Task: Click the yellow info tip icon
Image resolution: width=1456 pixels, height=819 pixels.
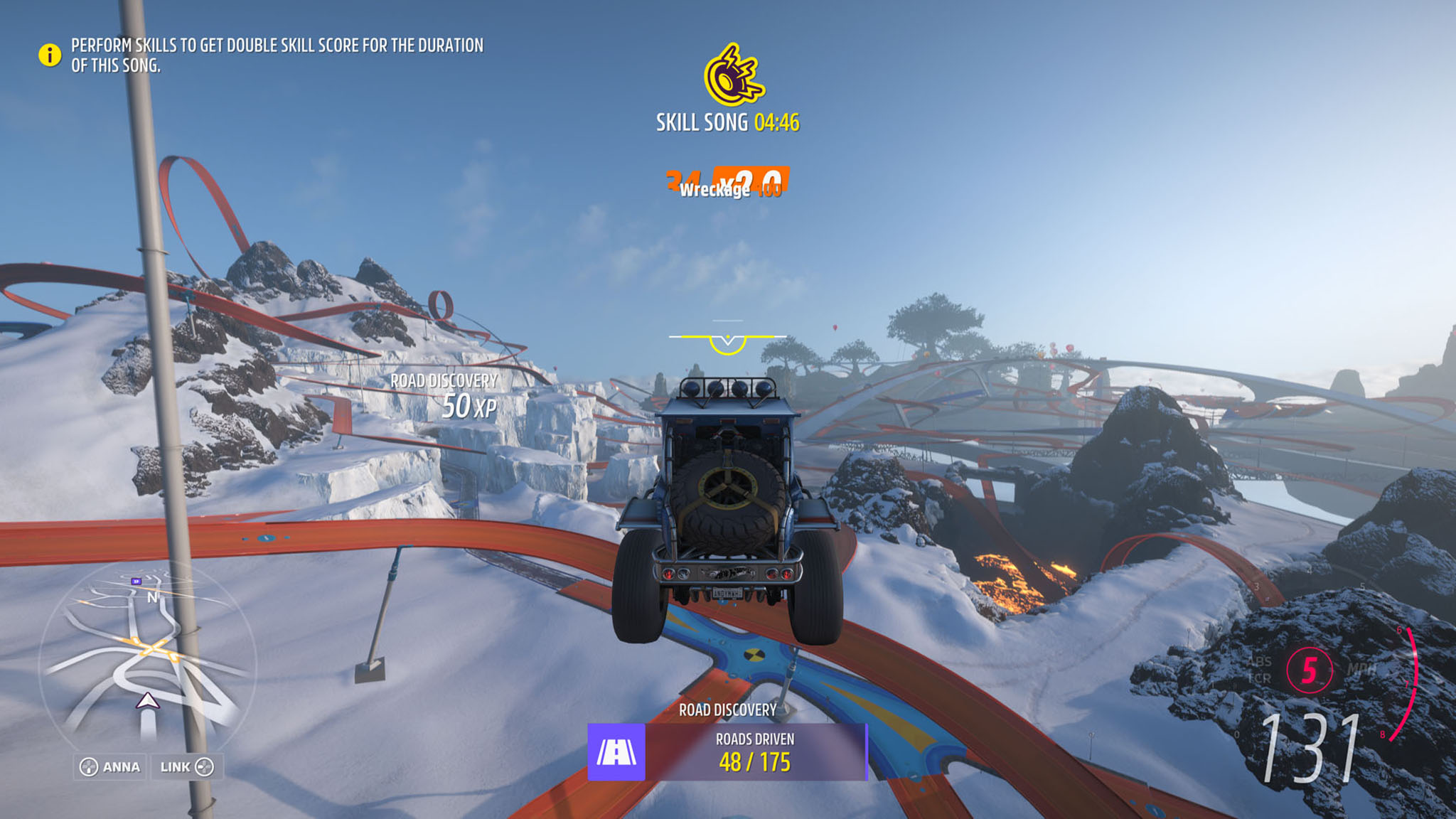Action: [50, 55]
